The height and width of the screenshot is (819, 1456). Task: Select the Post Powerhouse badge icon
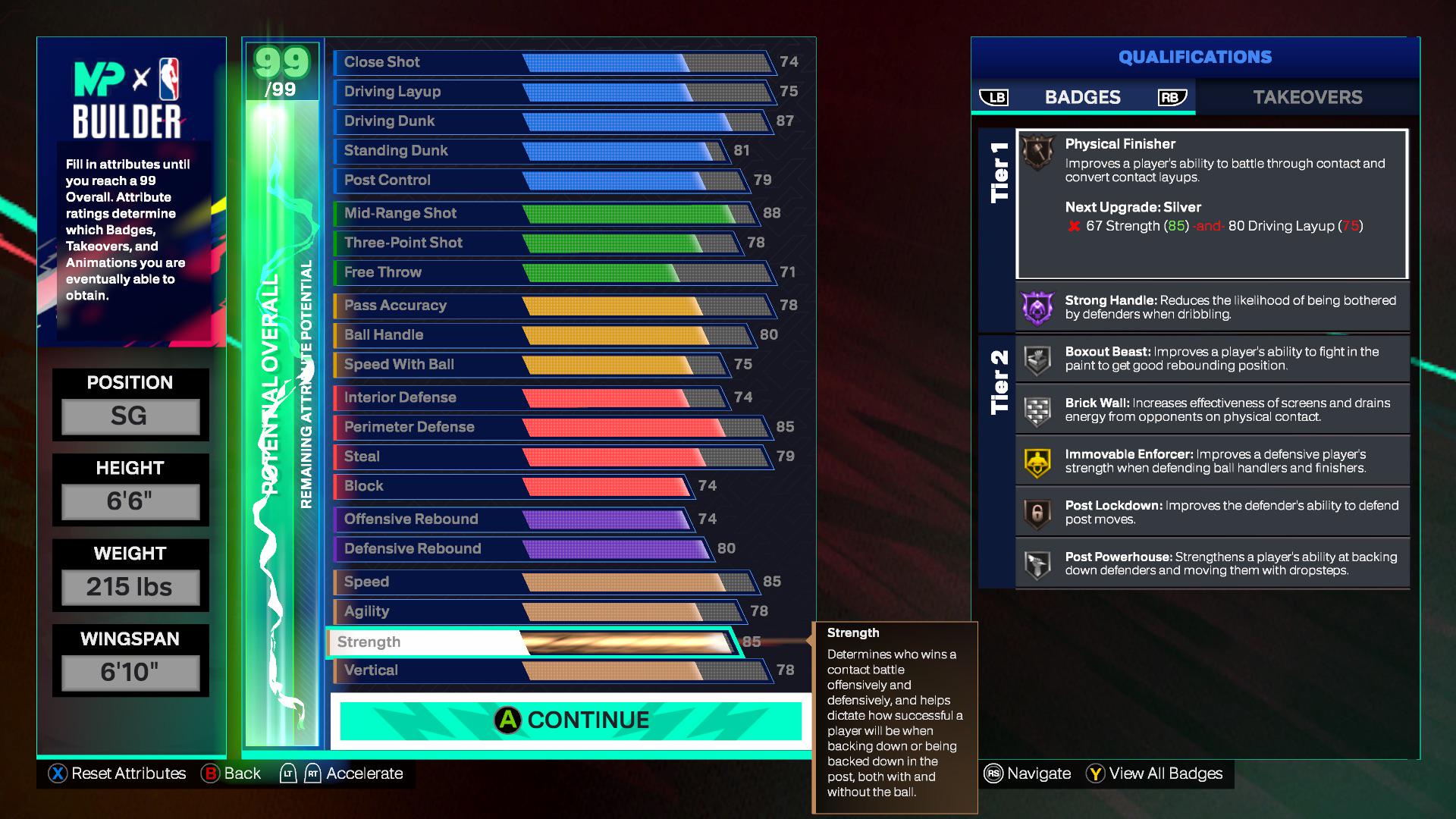[1037, 562]
